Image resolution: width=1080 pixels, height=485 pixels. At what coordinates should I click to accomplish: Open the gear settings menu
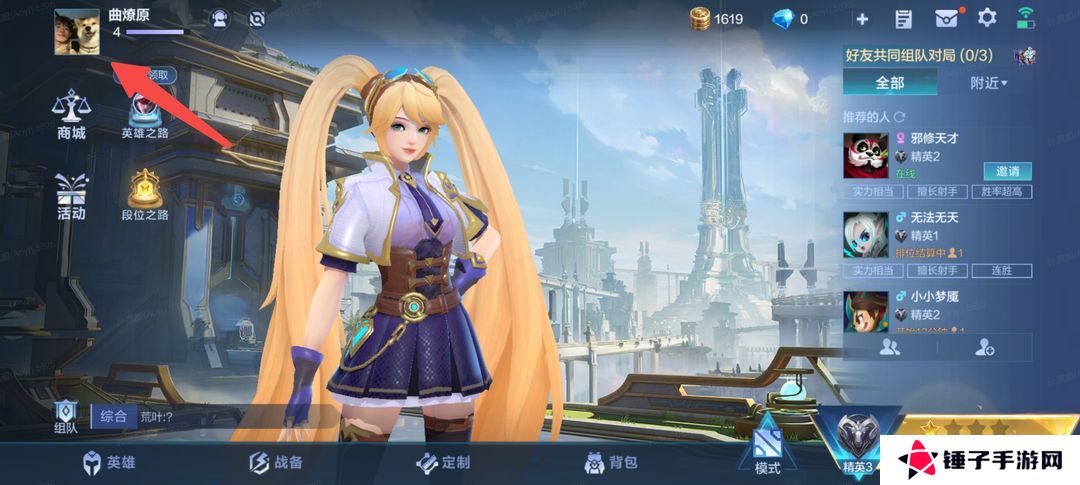pos(987,18)
